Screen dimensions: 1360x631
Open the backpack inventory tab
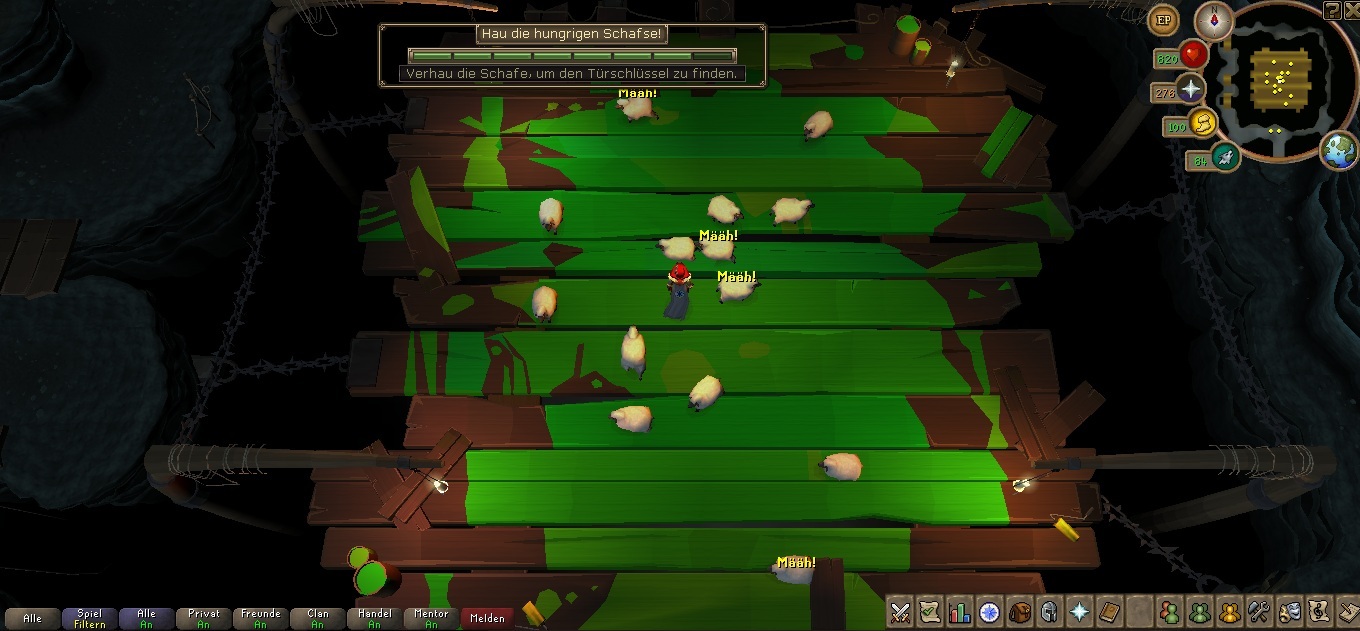coord(1020,611)
